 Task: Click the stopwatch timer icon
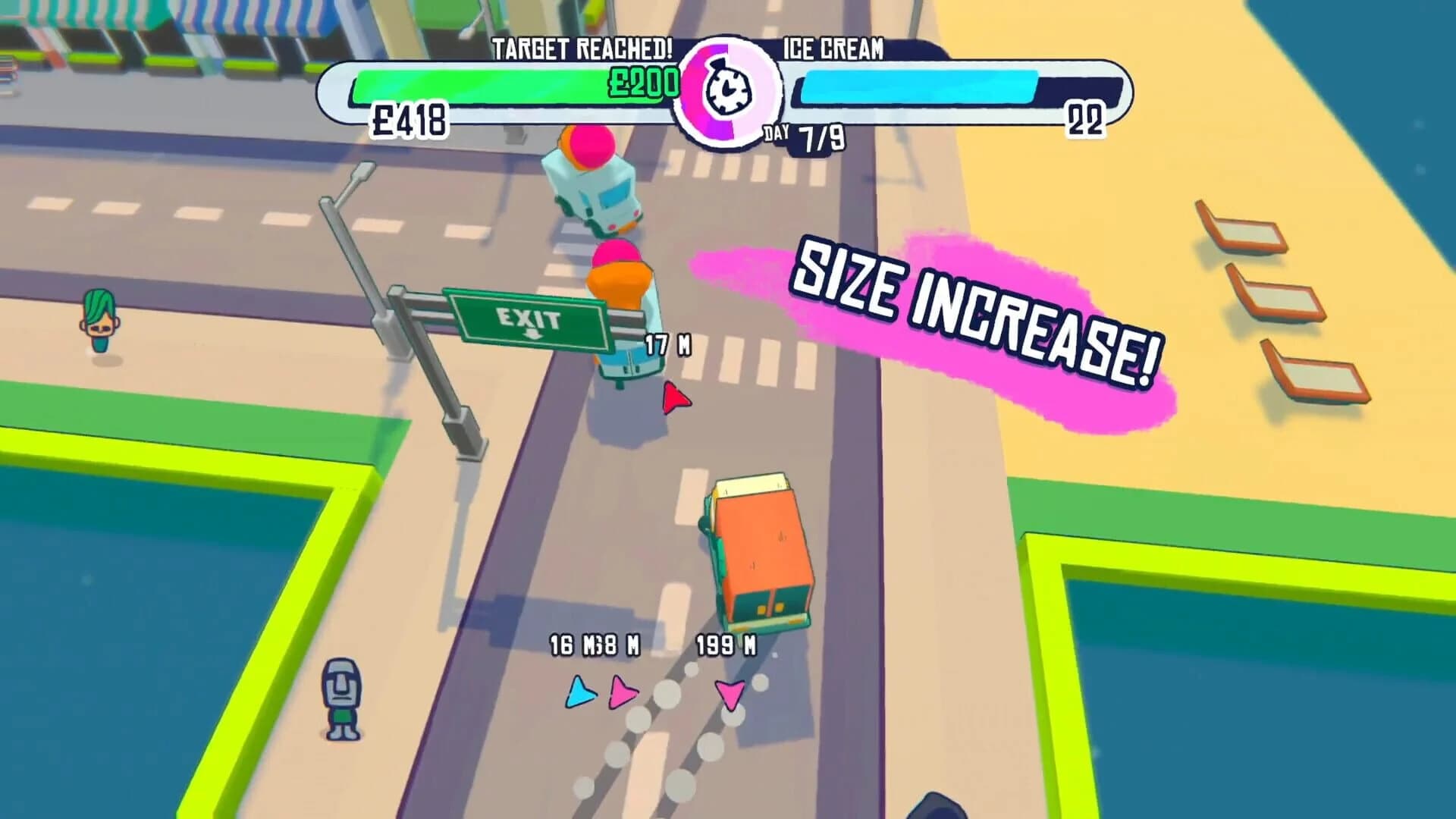(x=726, y=90)
